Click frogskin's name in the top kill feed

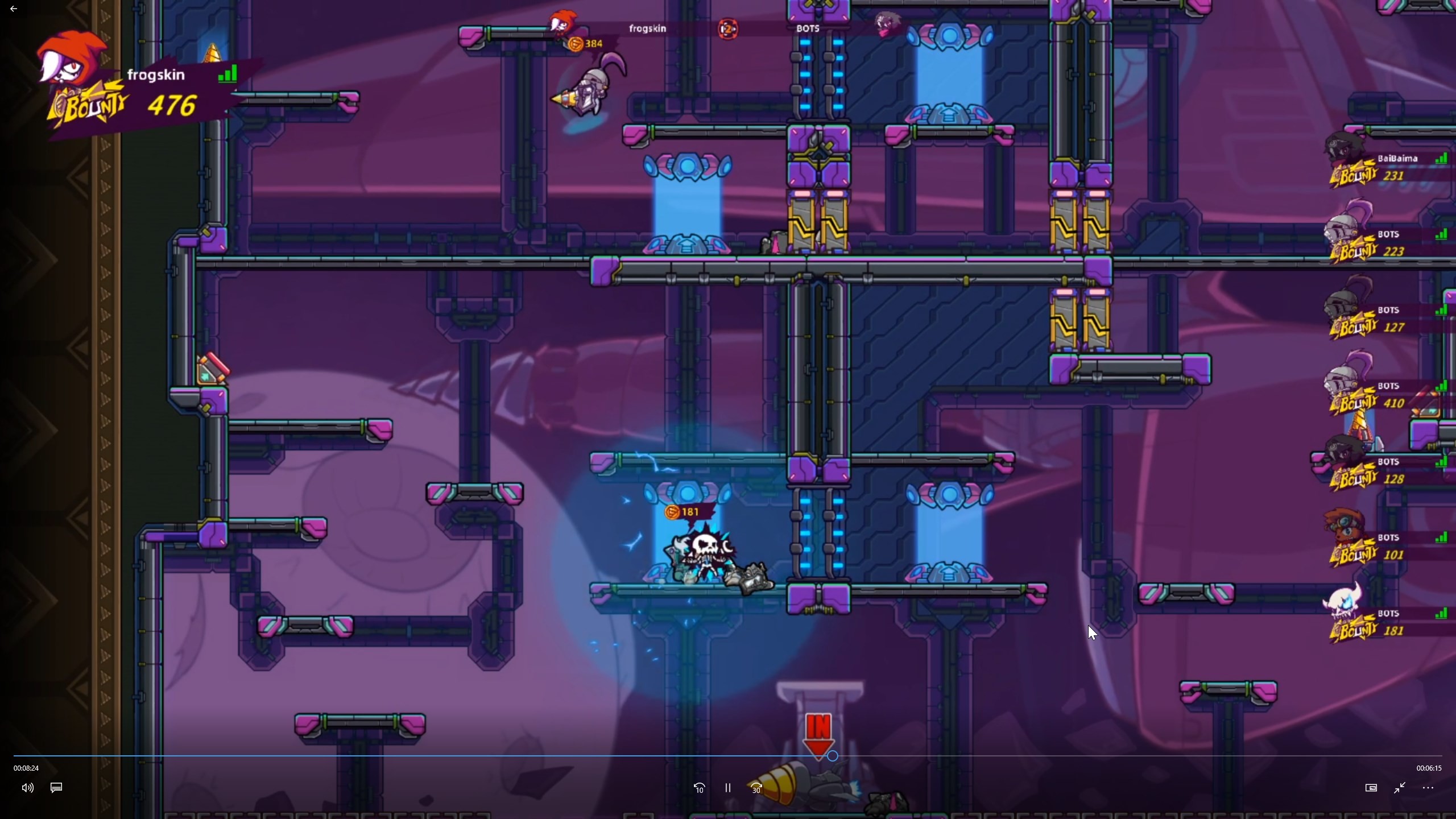click(647, 28)
